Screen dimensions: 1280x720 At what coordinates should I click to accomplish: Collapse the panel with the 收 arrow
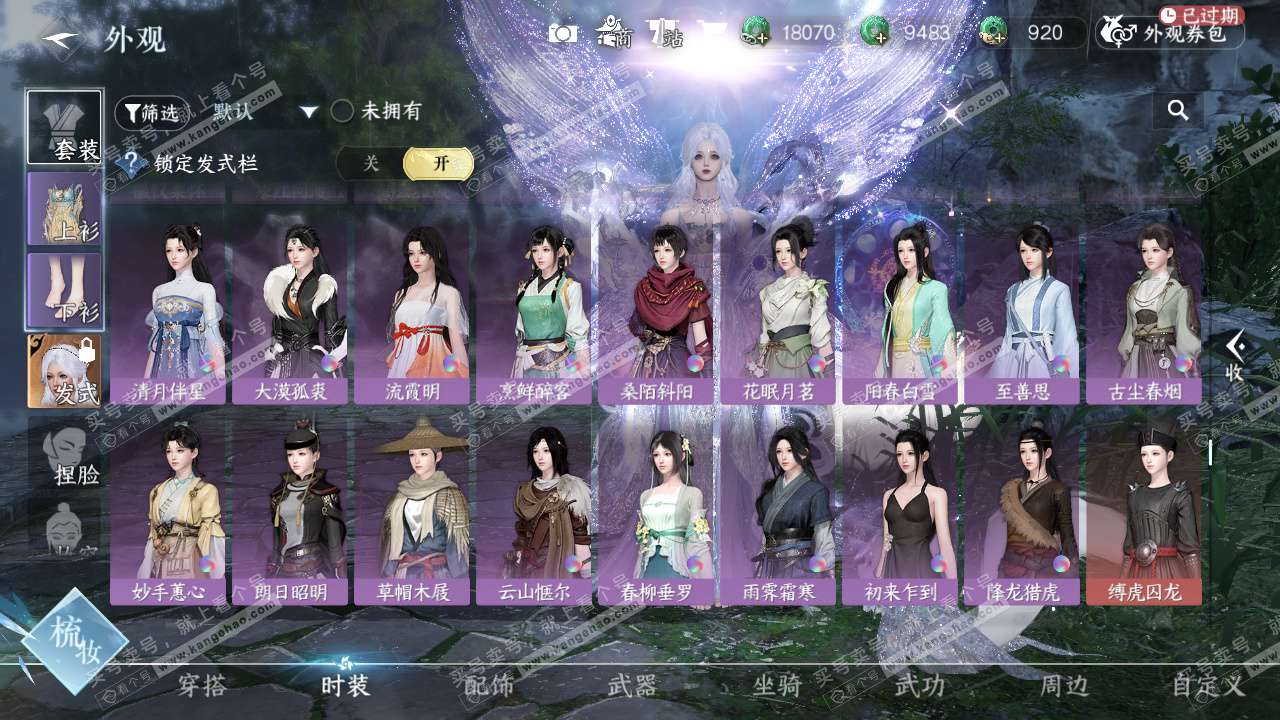(x=1235, y=356)
